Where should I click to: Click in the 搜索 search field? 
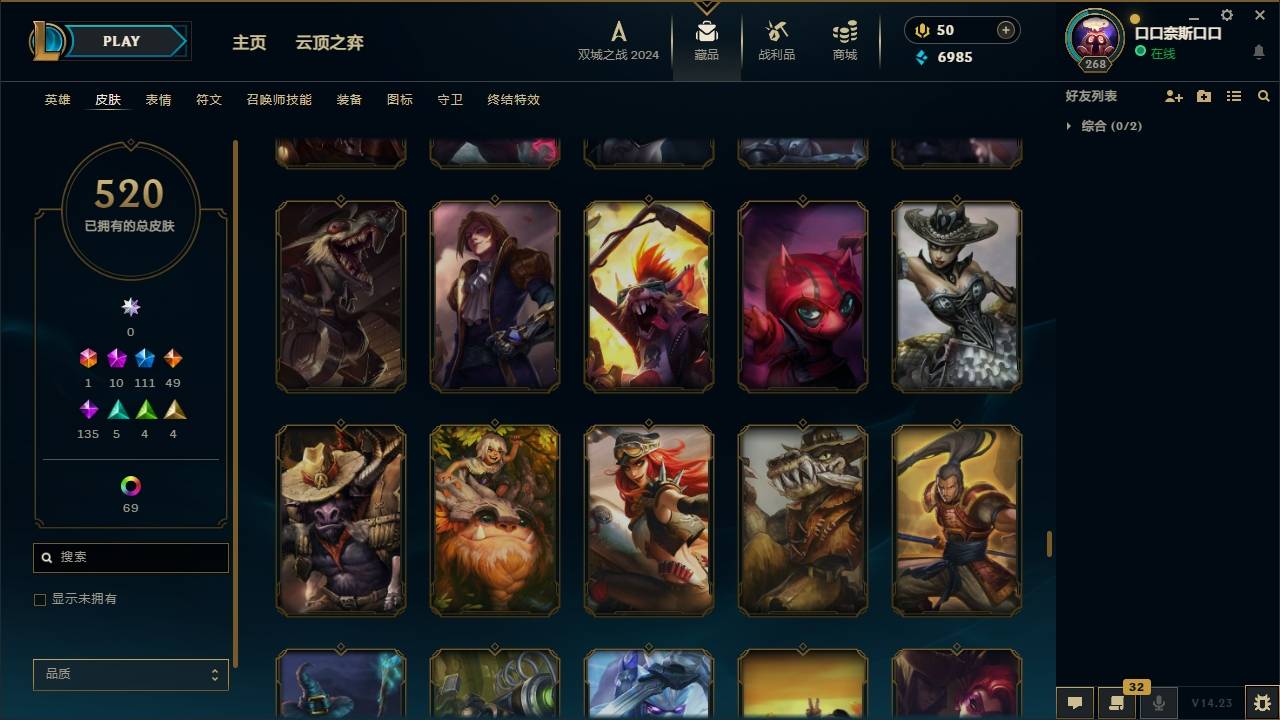pyautogui.click(x=130, y=557)
